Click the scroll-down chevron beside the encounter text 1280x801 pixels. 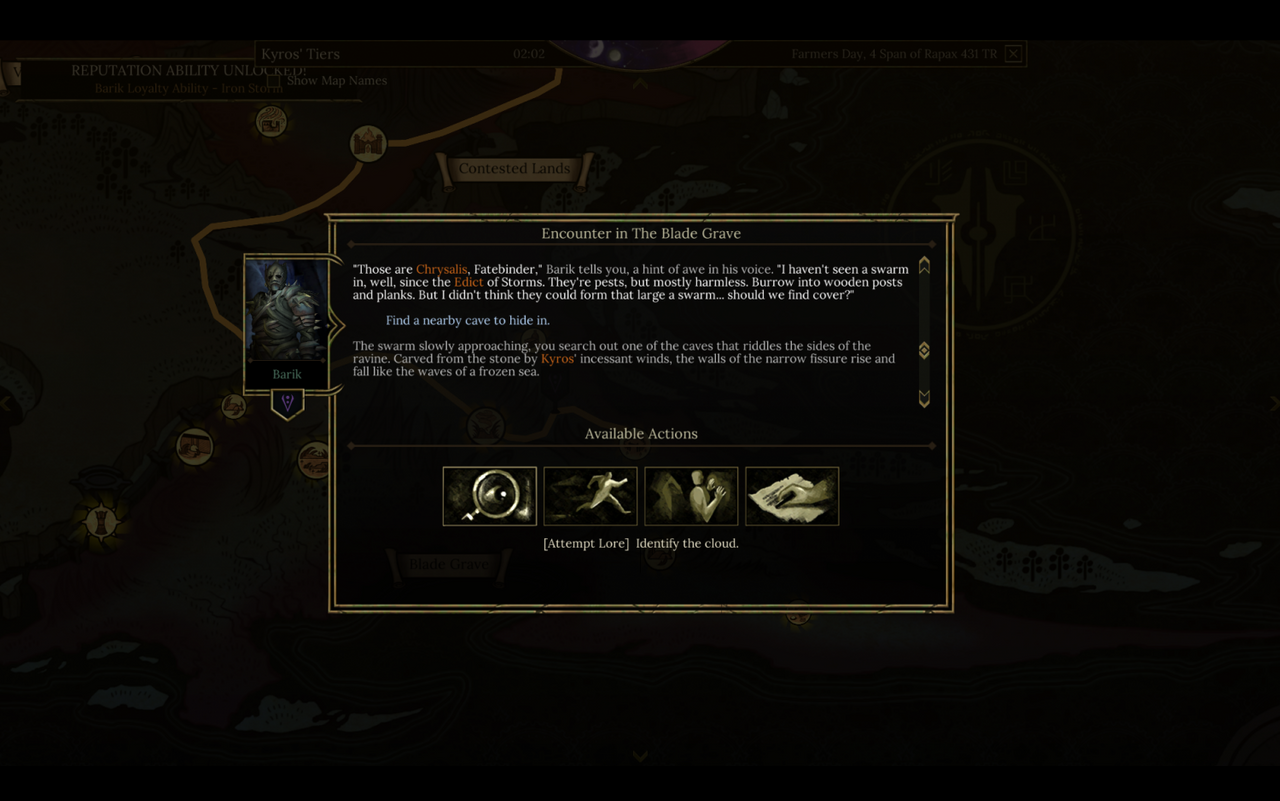[x=923, y=398]
